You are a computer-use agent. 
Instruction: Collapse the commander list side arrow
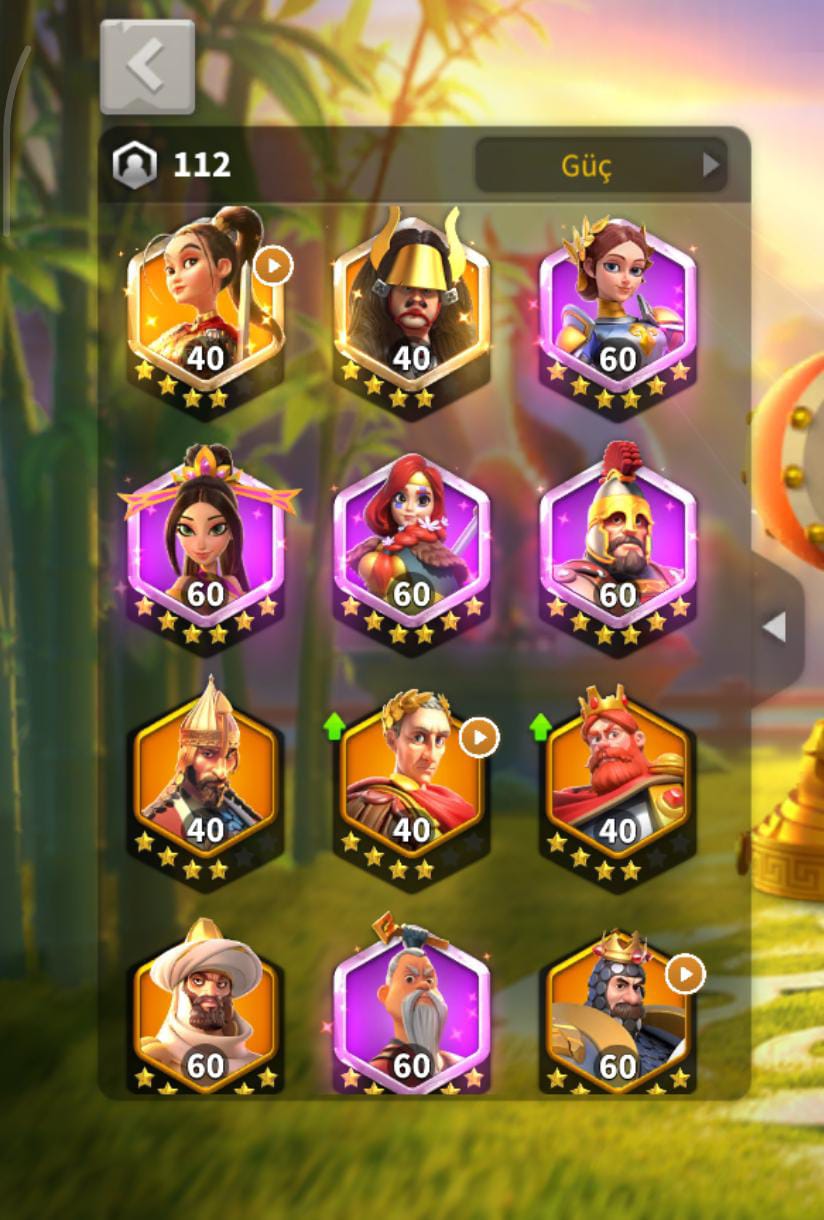coord(775,628)
